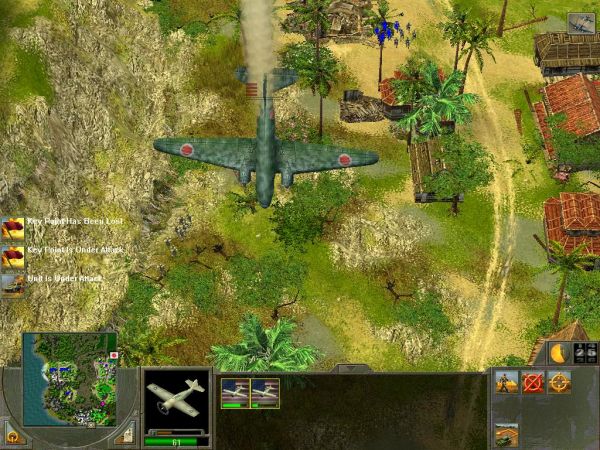Jump to the "Key Point Is Under Attack" alert

(13, 255)
